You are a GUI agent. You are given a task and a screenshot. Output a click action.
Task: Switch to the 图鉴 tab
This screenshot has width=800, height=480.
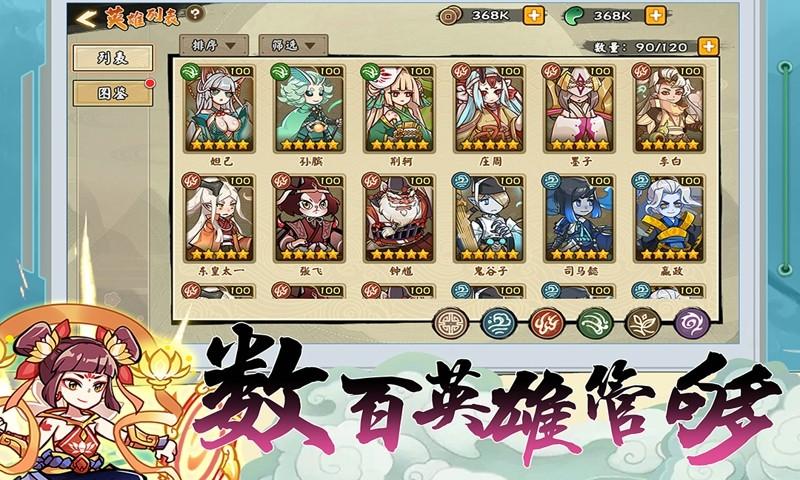[113, 93]
